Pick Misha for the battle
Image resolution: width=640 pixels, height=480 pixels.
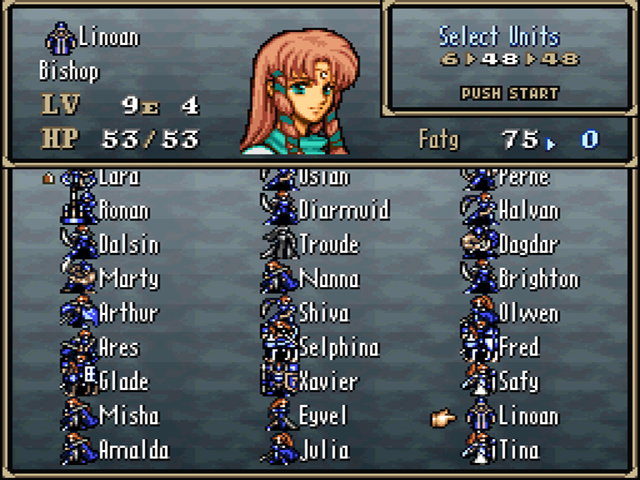click(128, 415)
